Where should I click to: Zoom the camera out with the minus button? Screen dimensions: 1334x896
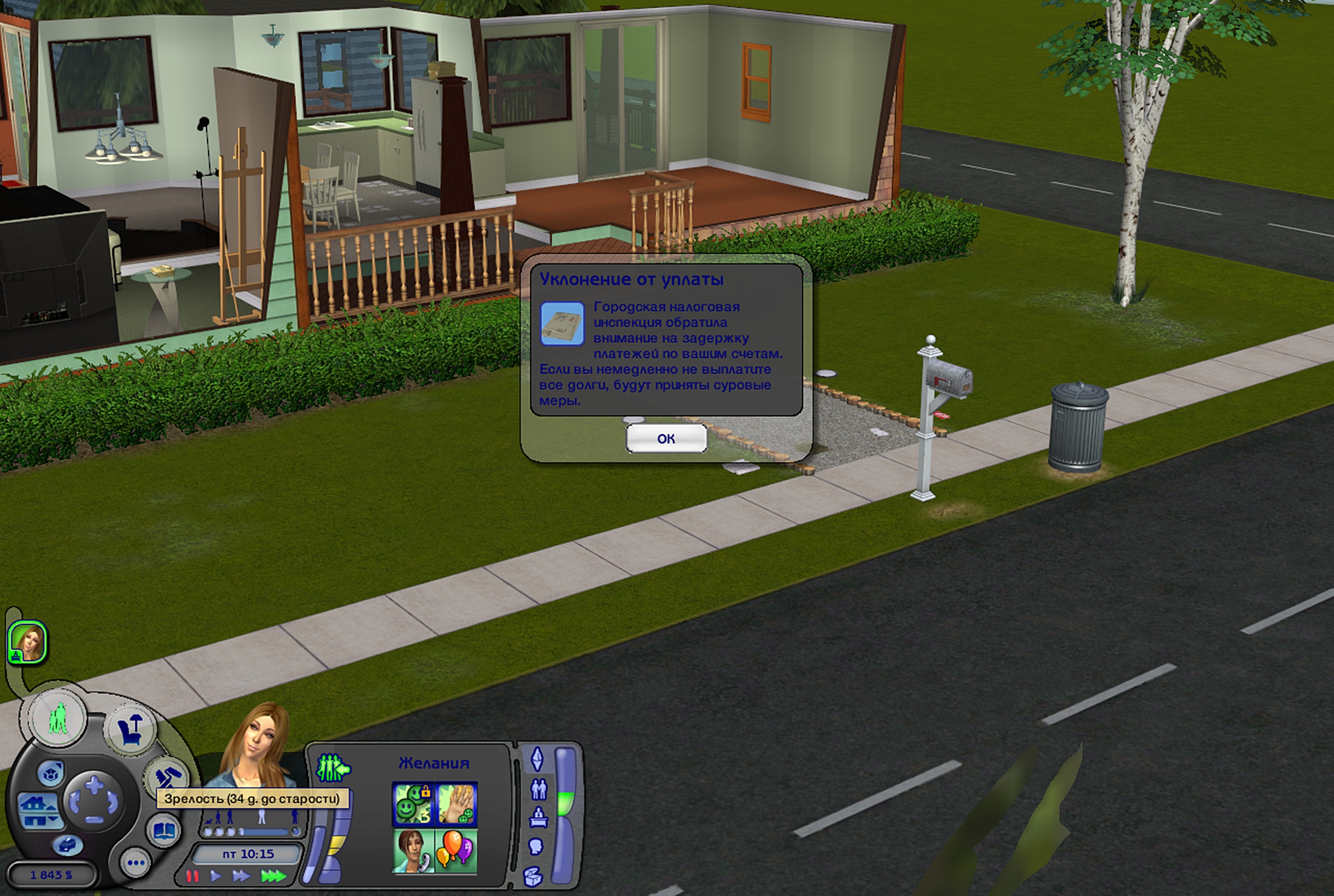point(94,820)
